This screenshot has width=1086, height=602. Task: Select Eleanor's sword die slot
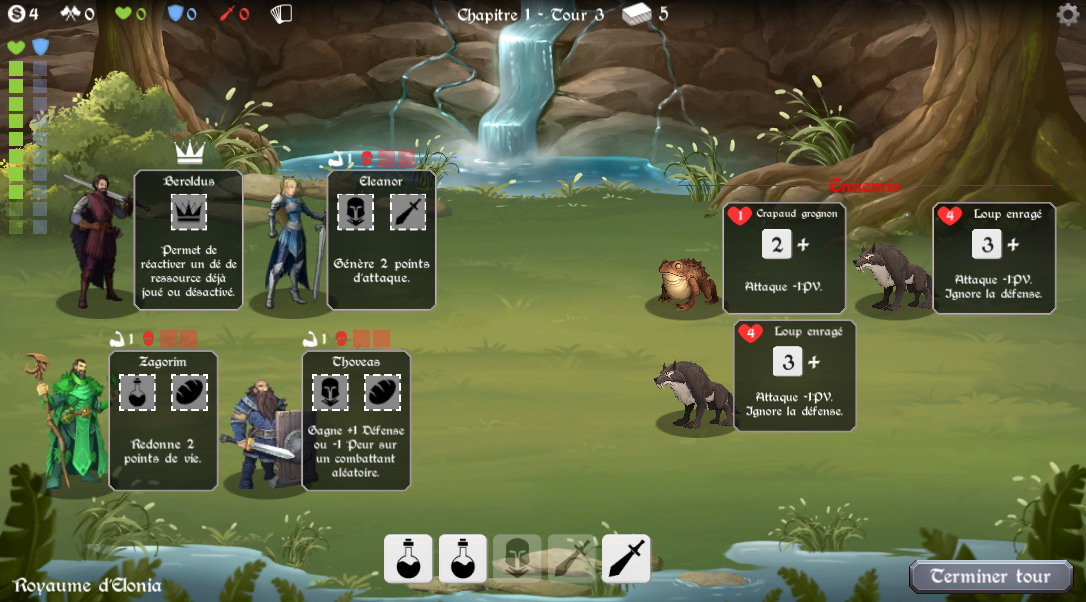(x=408, y=212)
